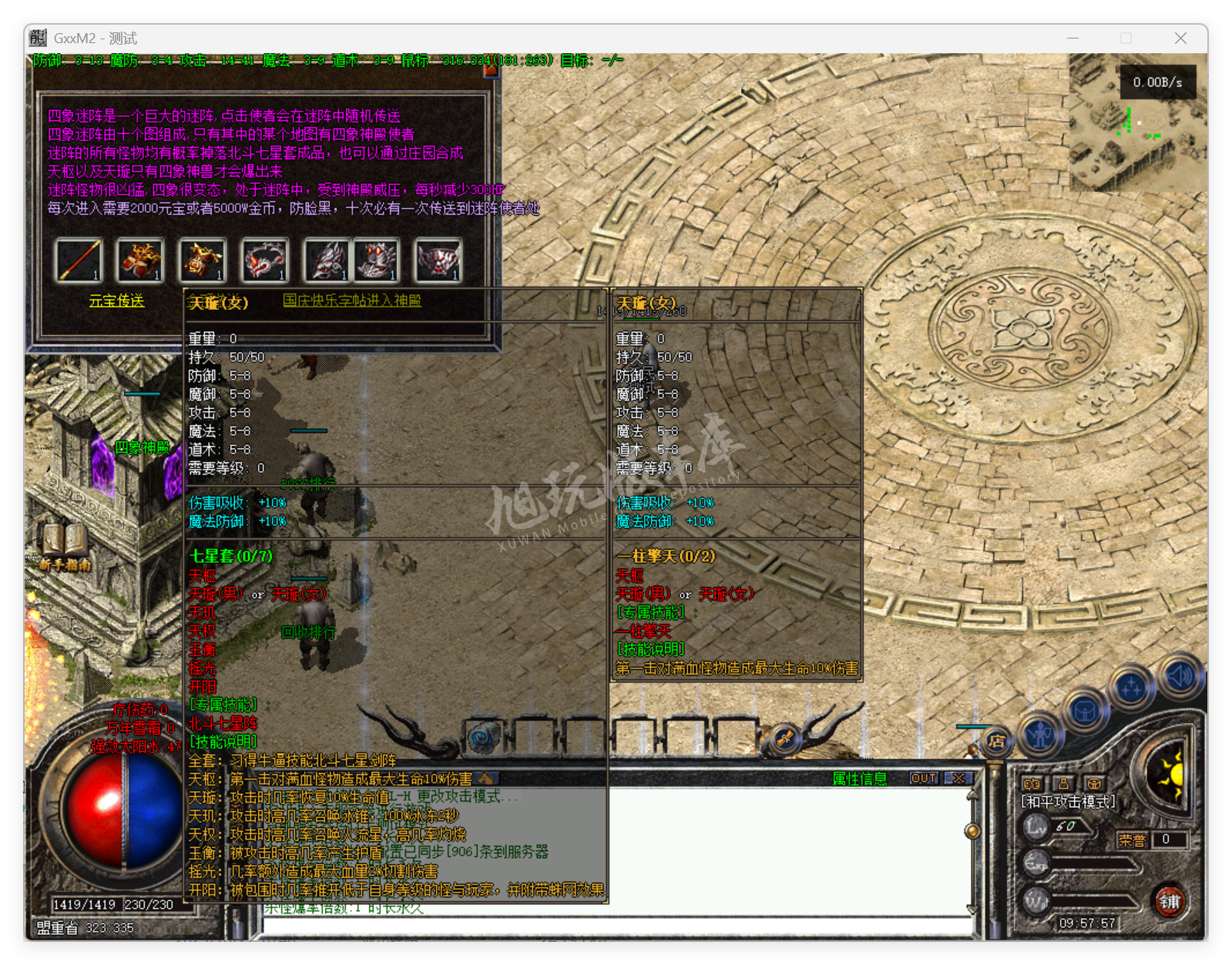
Task: Click the 回收排行 green link
Action: pos(309,632)
